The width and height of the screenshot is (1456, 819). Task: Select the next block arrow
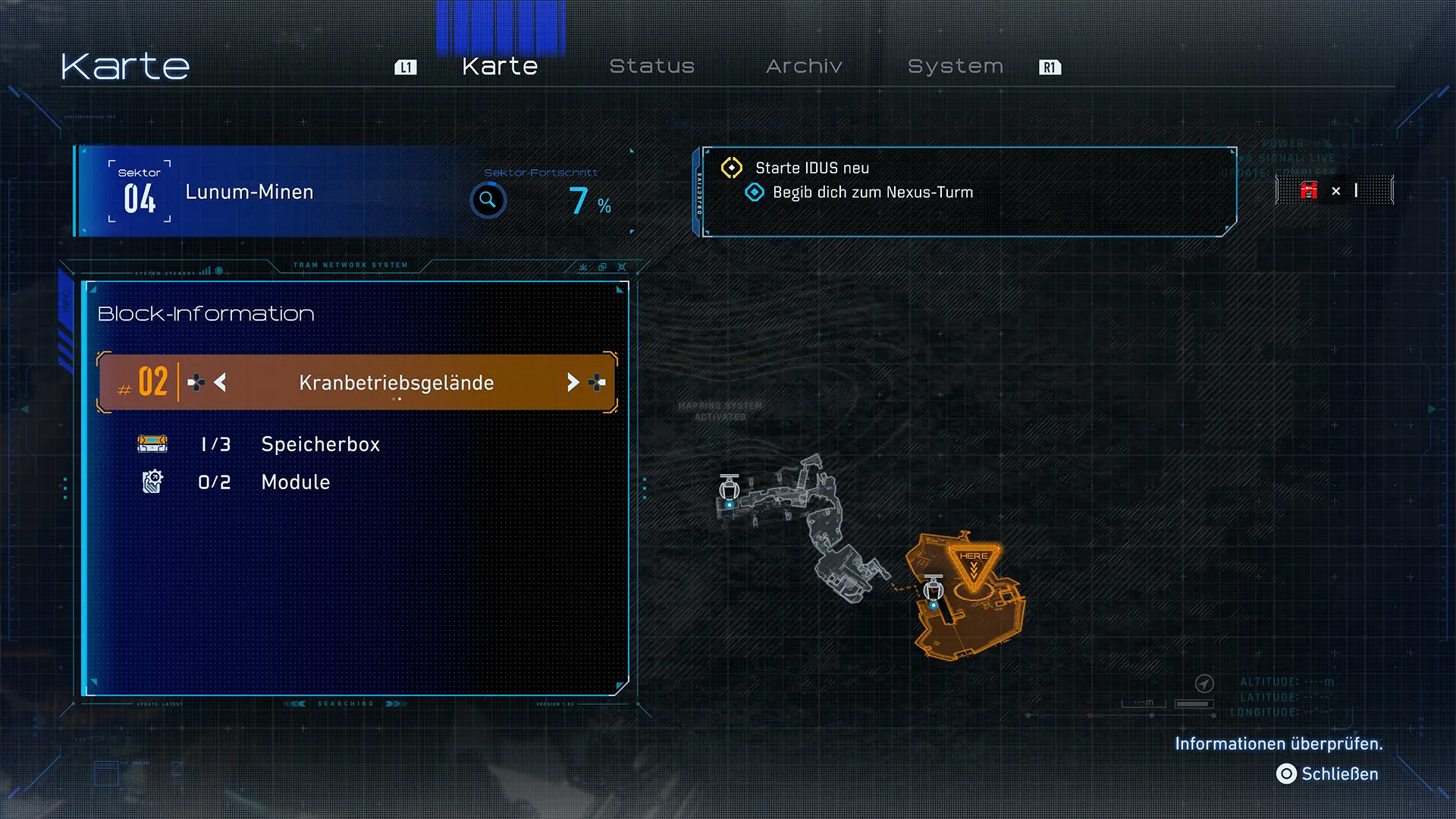coord(573,382)
